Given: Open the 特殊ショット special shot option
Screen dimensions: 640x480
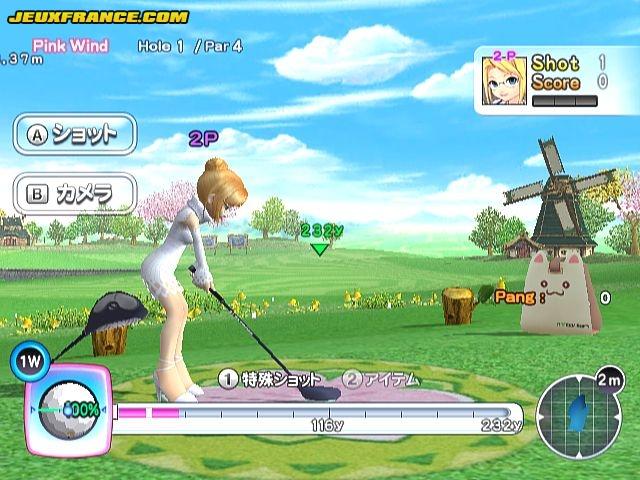Looking at the screenshot, I should [271, 379].
